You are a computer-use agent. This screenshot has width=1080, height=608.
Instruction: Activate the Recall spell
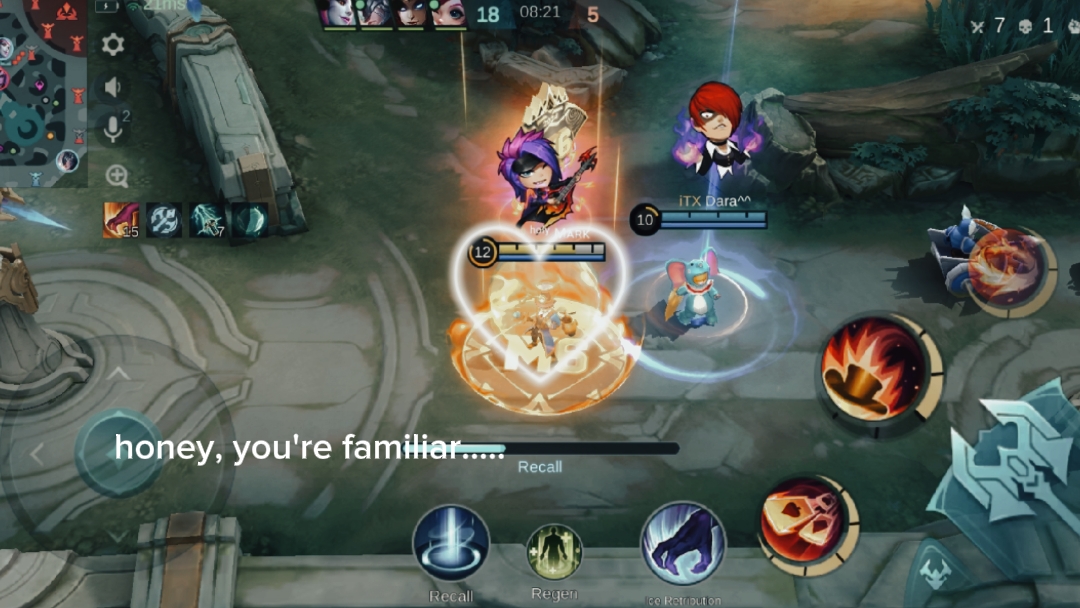(451, 545)
